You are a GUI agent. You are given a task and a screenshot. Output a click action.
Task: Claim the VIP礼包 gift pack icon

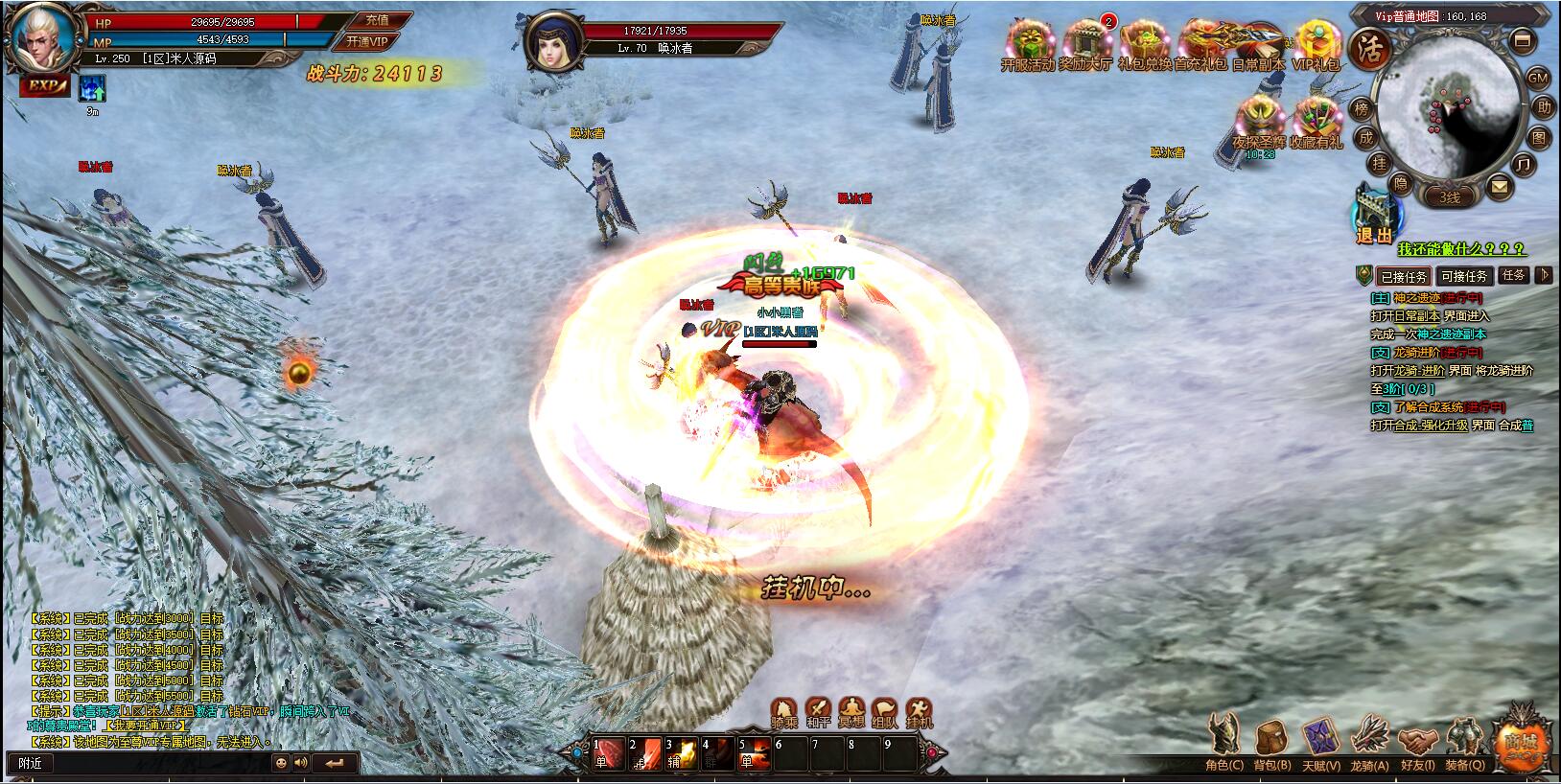click(x=1316, y=45)
